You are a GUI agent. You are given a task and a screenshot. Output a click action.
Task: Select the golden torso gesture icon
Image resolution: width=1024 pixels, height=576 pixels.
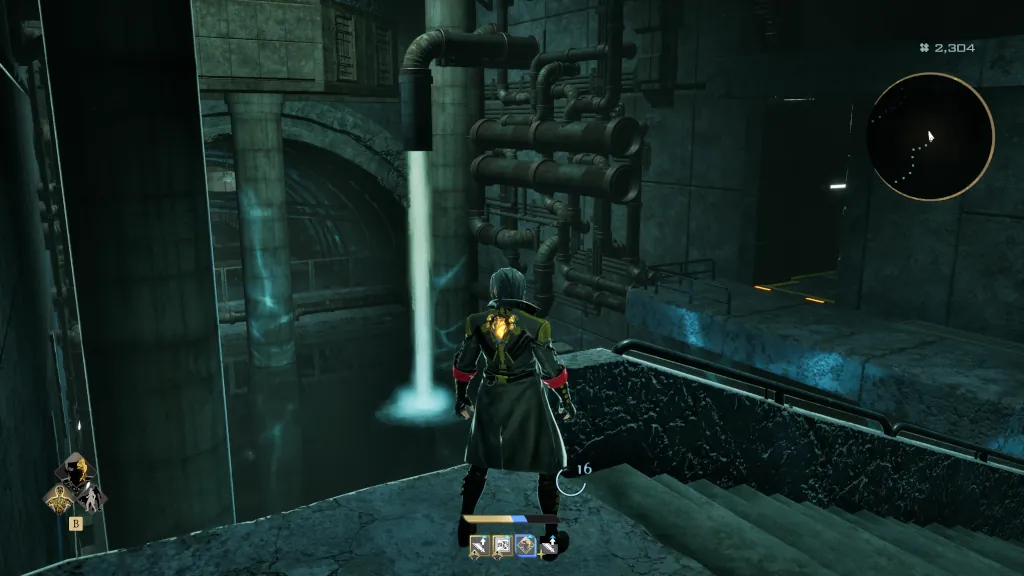click(x=59, y=497)
